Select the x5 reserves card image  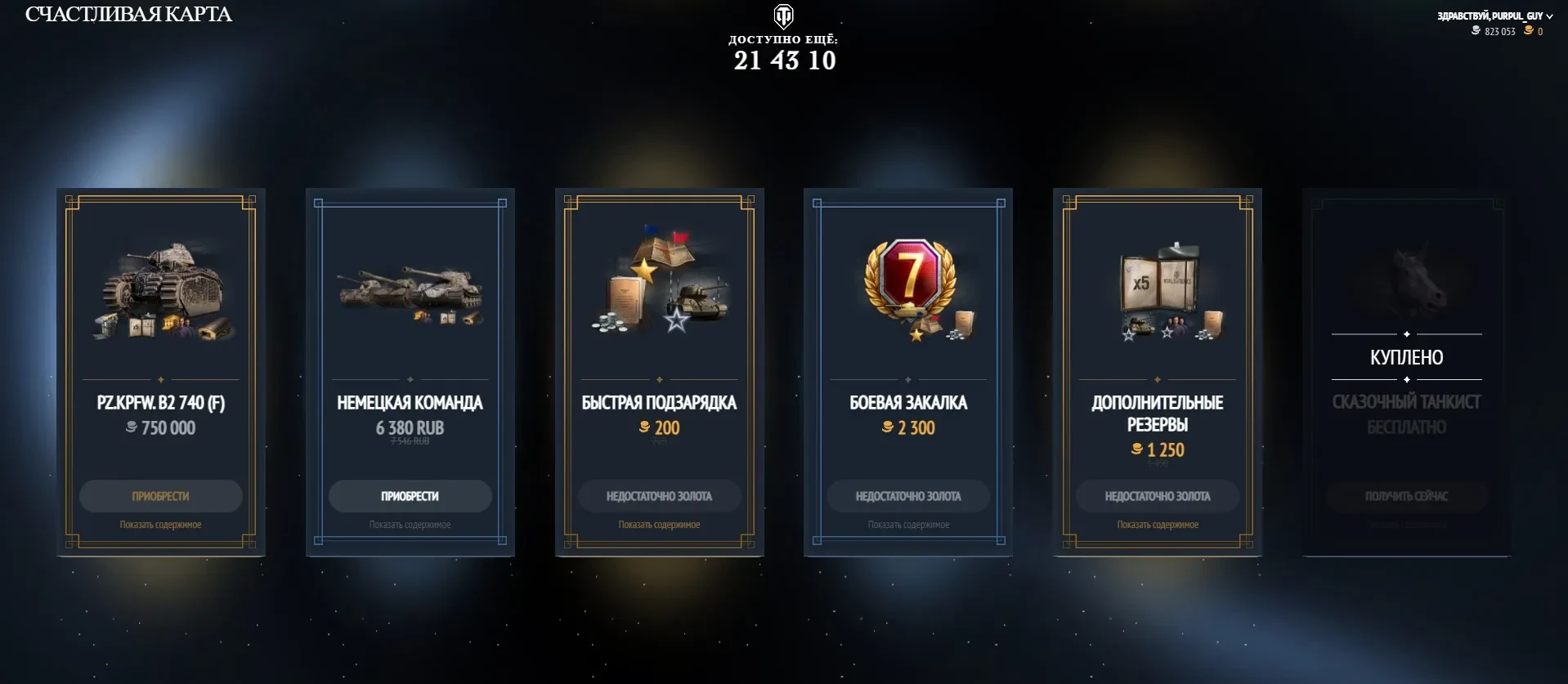click(x=1161, y=292)
